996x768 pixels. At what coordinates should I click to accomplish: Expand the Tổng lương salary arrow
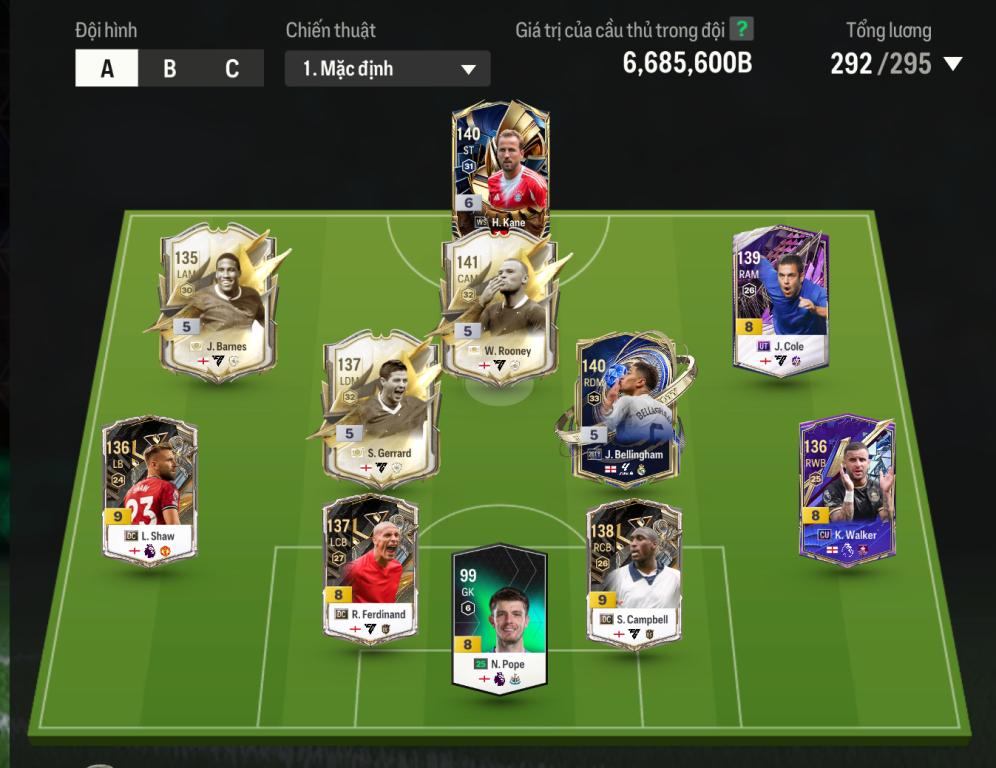click(953, 65)
